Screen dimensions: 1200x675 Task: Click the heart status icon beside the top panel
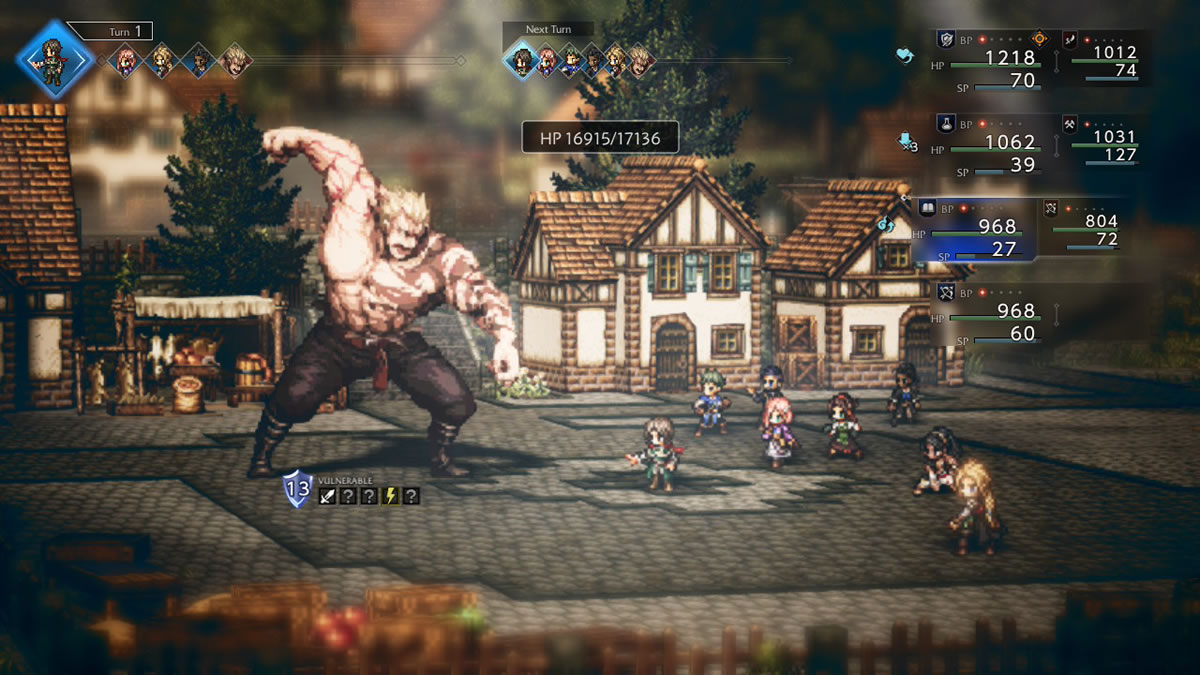(x=905, y=56)
